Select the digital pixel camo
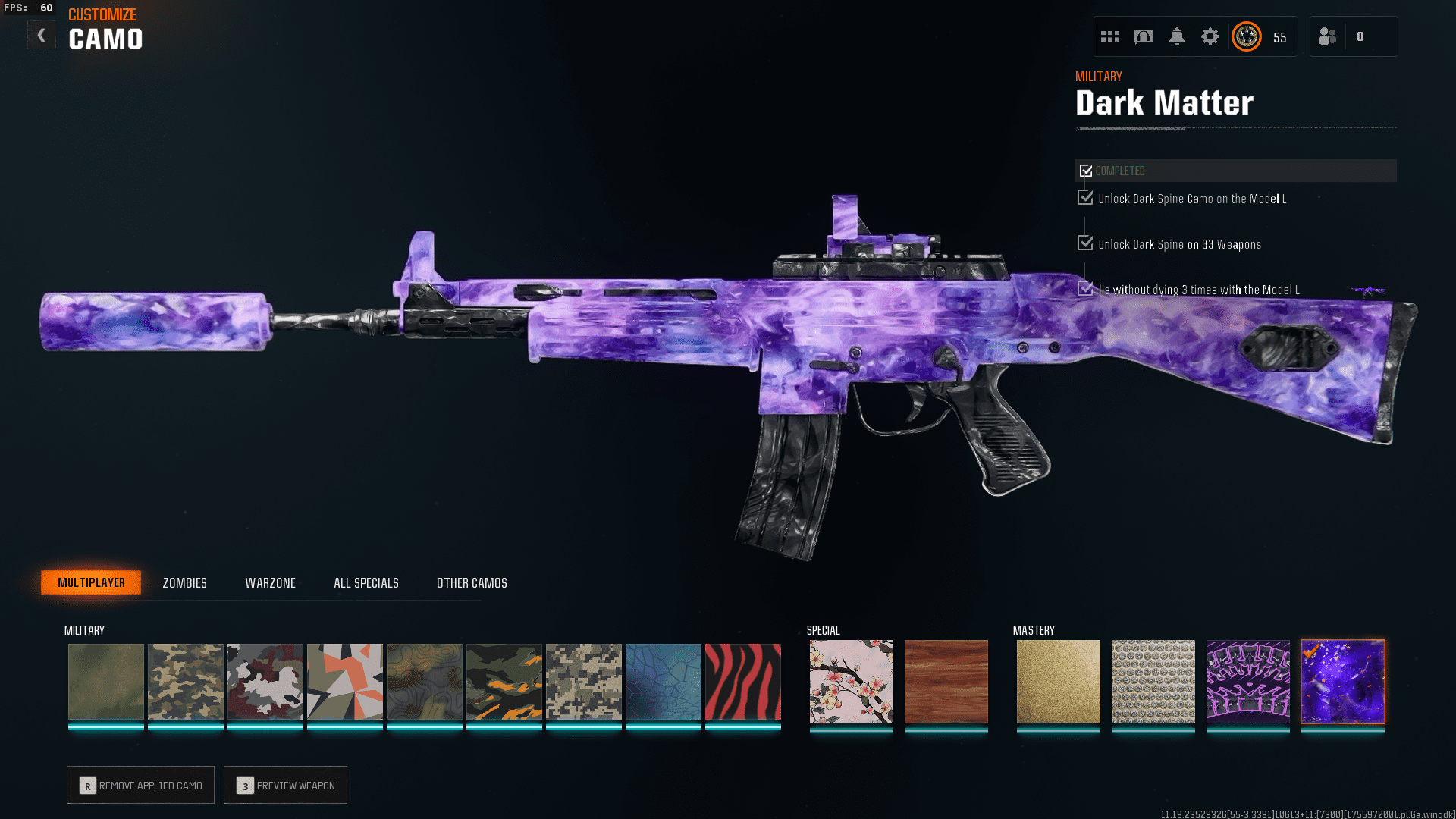Image resolution: width=1456 pixels, height=819 pixels. coord(583,681)
